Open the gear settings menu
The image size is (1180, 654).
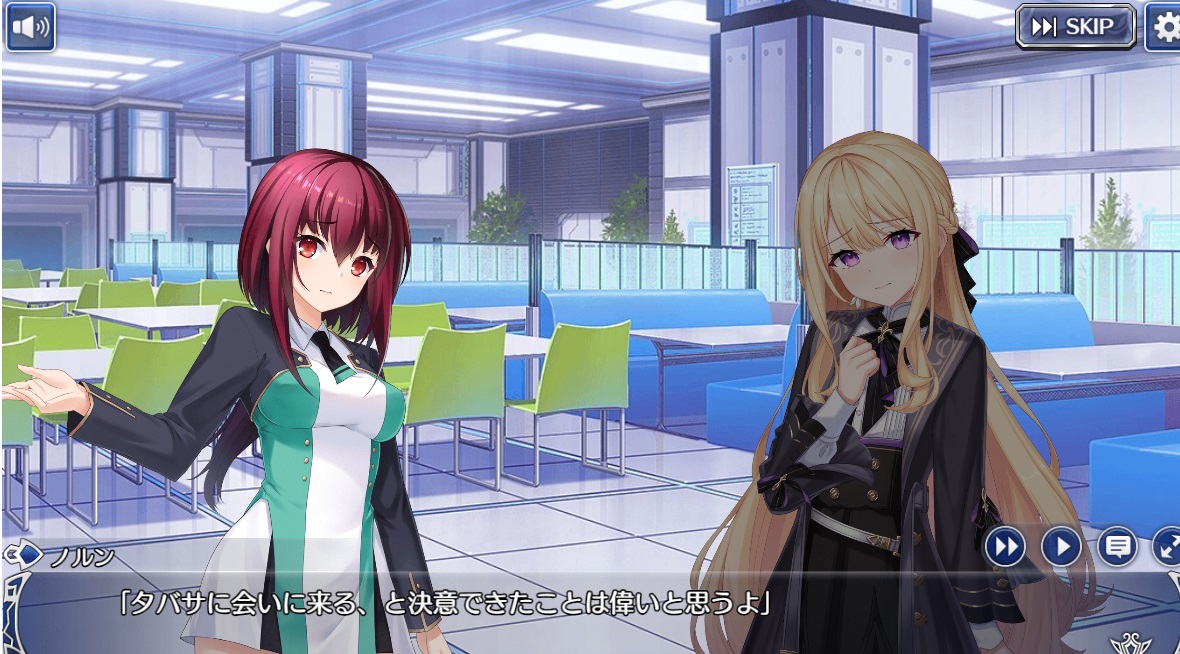pos(1164,27)
